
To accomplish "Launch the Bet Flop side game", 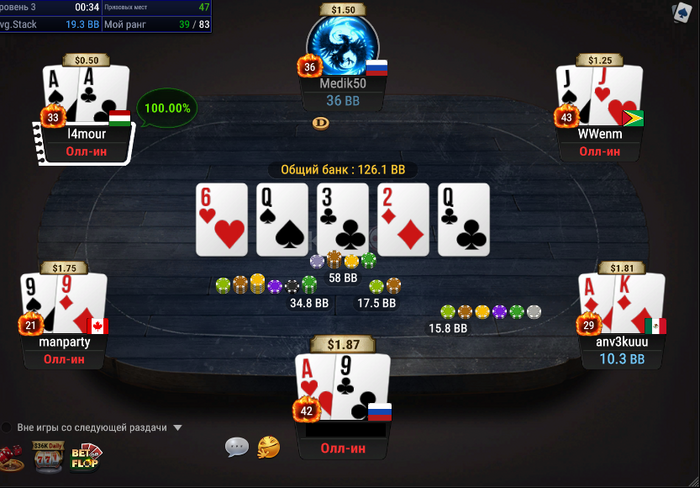I will [x=85, y=457].
